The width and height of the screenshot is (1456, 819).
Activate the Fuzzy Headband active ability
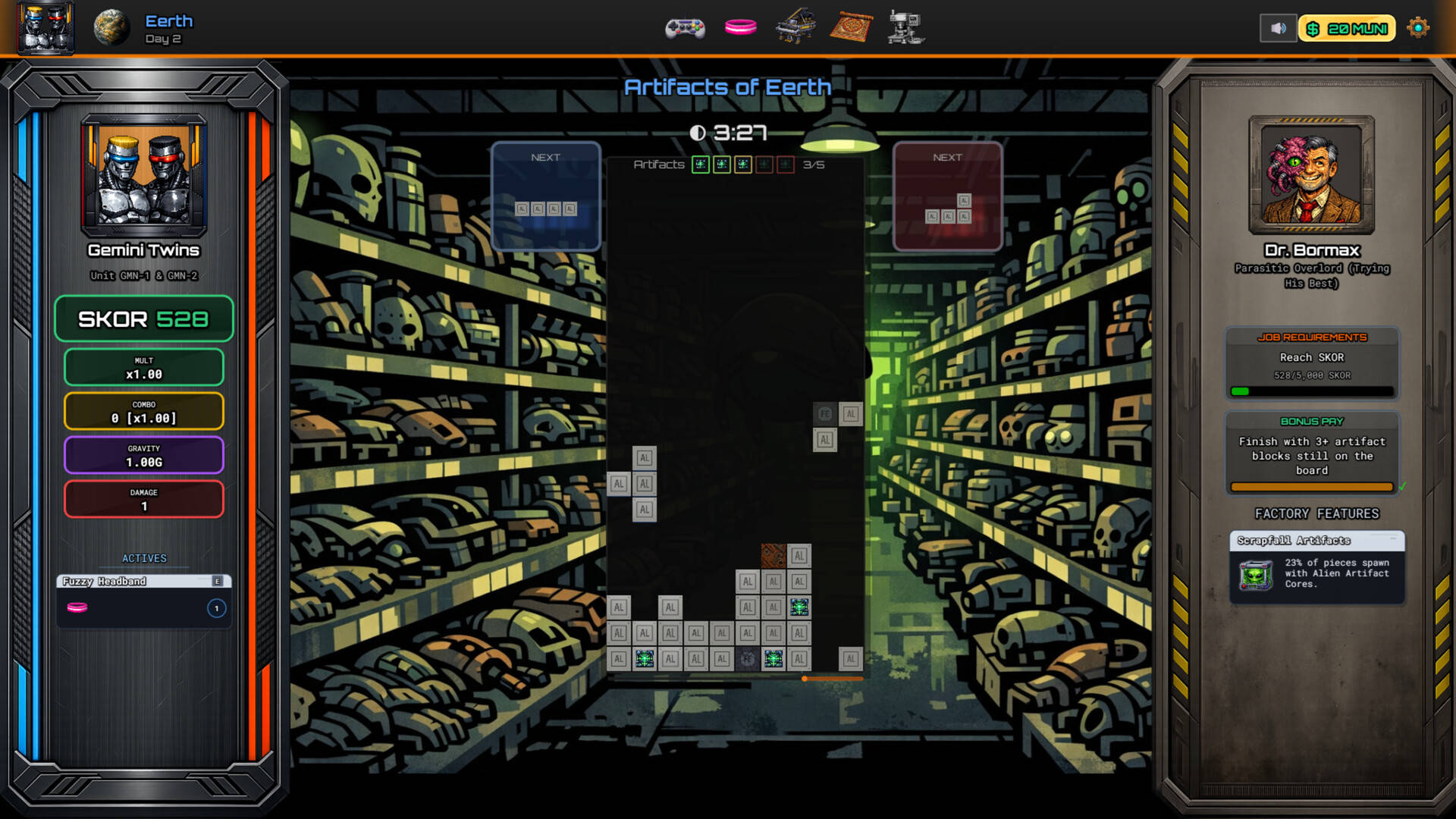coord(144,601)
